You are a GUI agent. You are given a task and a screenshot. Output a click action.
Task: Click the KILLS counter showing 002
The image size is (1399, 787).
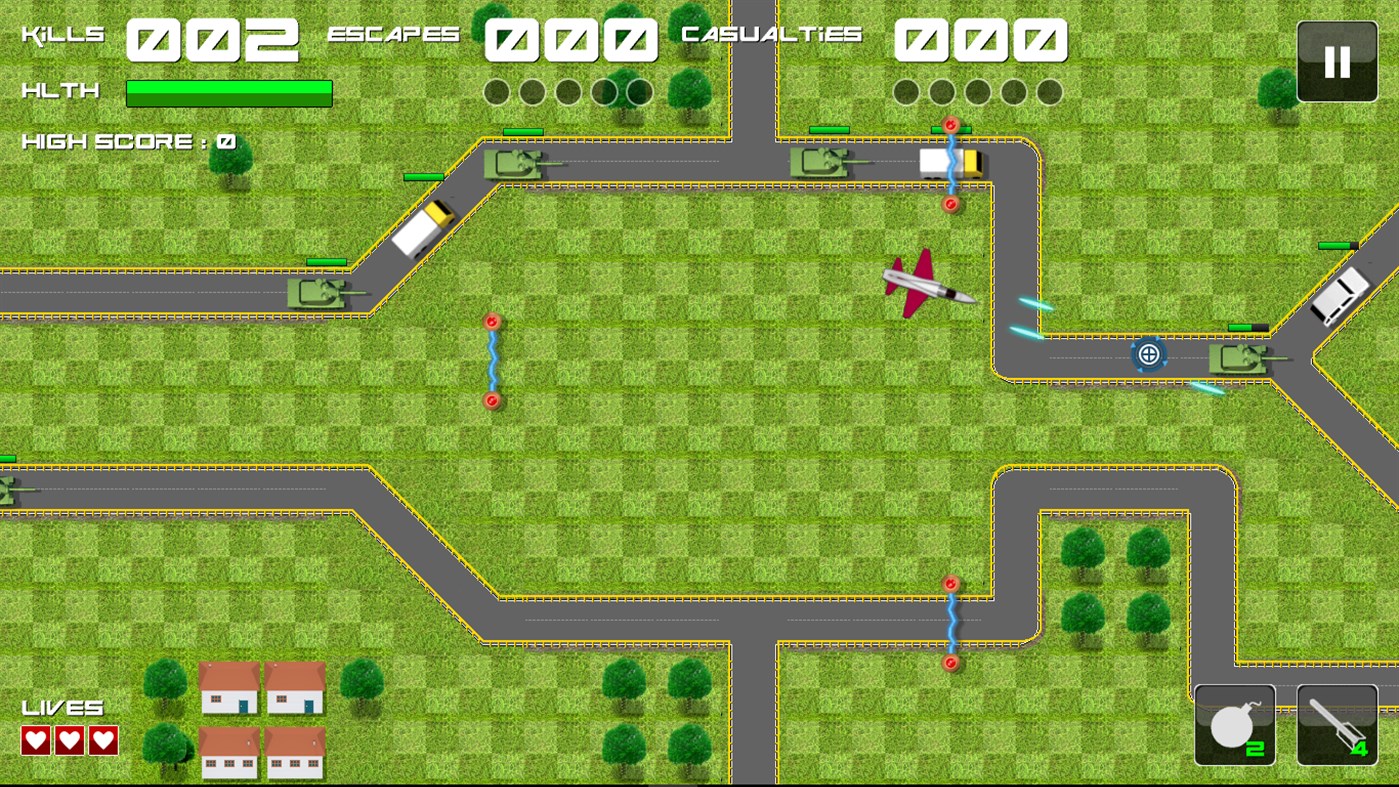pos(213,39)
